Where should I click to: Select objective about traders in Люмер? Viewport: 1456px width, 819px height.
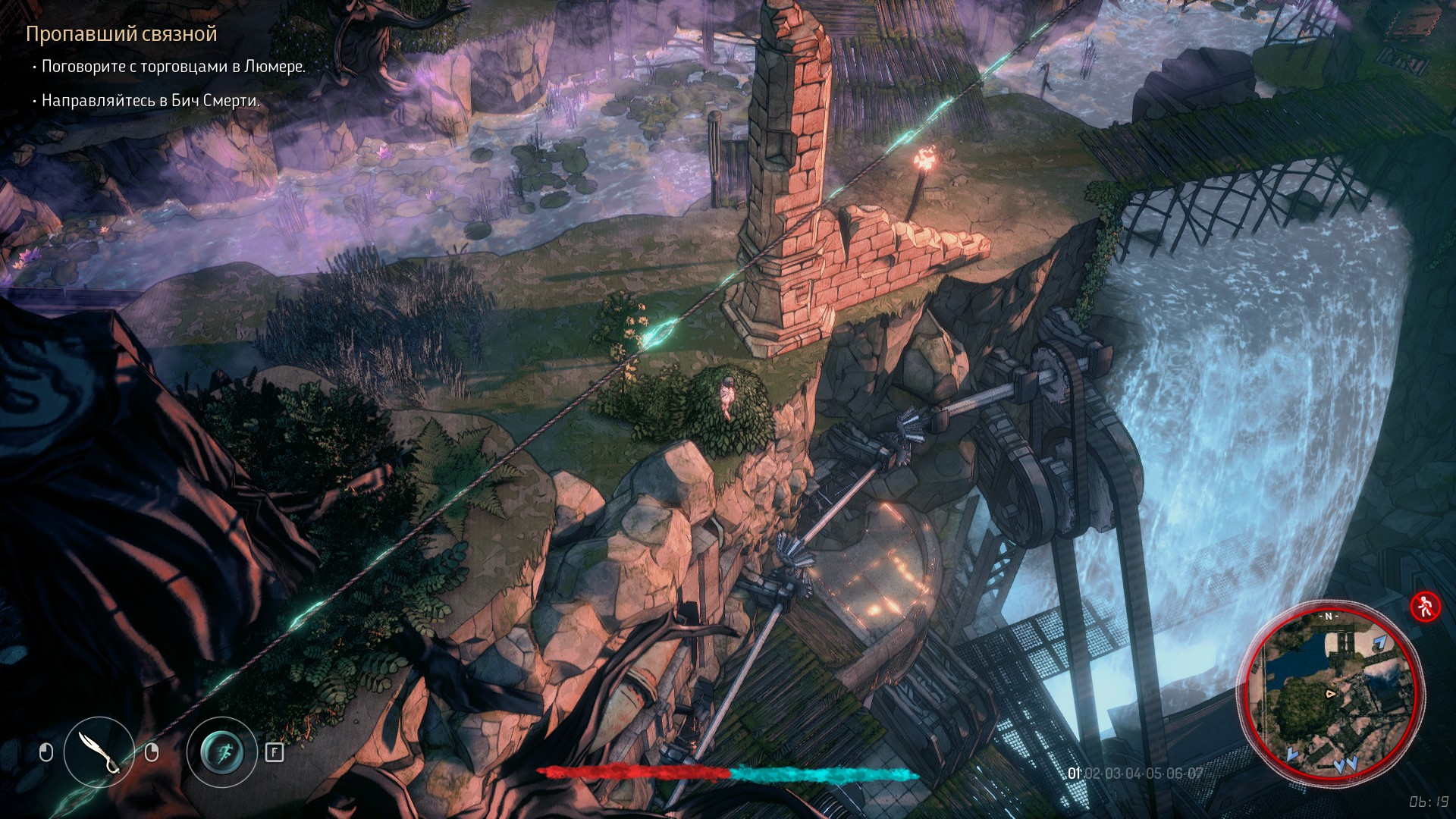pos(173,67)
